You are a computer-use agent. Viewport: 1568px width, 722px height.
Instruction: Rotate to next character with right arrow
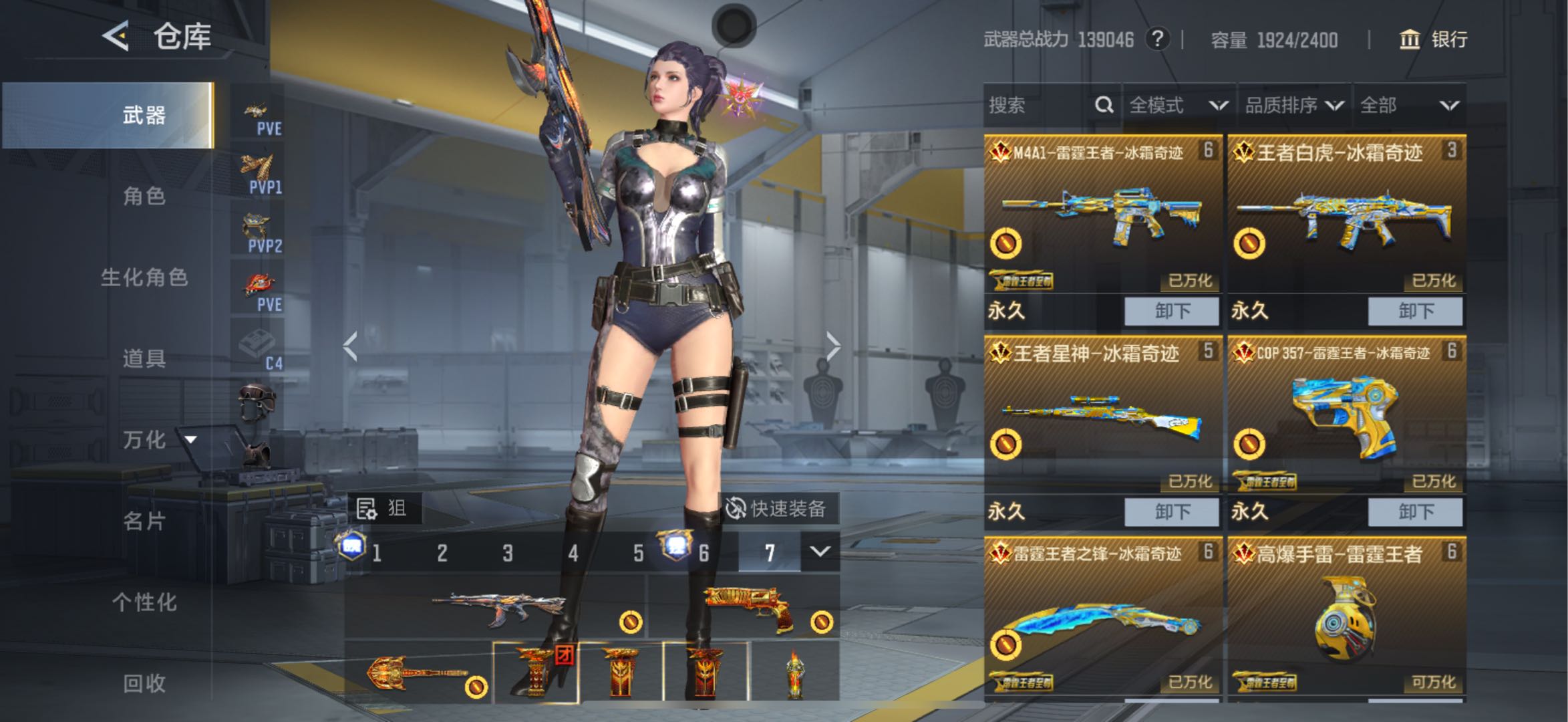coord(832,346)
